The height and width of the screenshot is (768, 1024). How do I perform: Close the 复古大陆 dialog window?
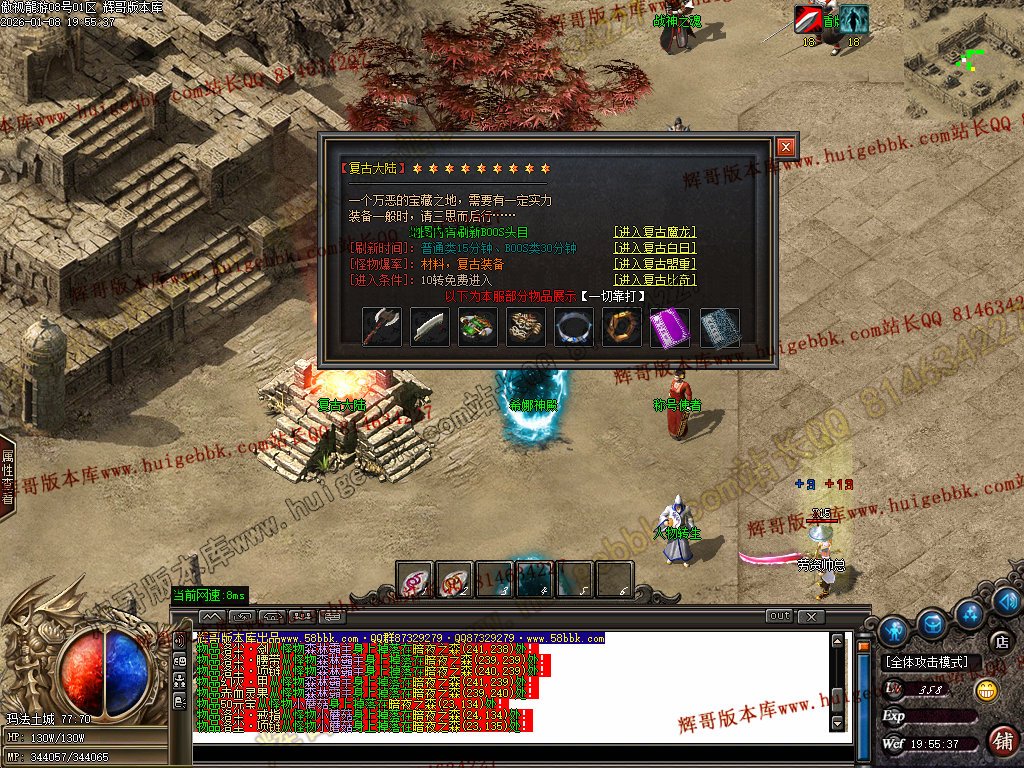click(x=786, y=147)
